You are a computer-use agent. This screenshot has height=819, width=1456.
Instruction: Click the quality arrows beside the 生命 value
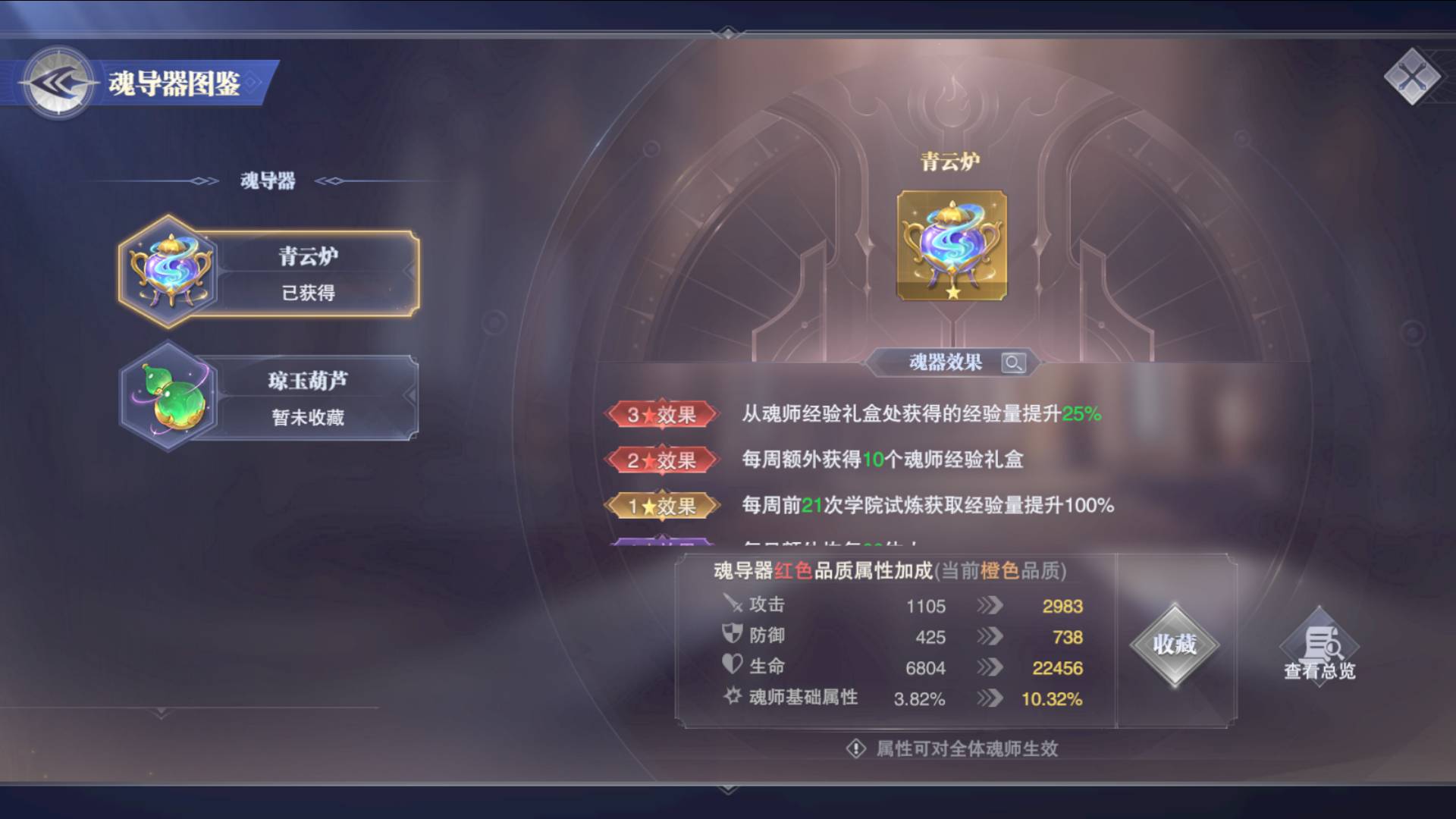pyautogui.click(x=990, y=667)
